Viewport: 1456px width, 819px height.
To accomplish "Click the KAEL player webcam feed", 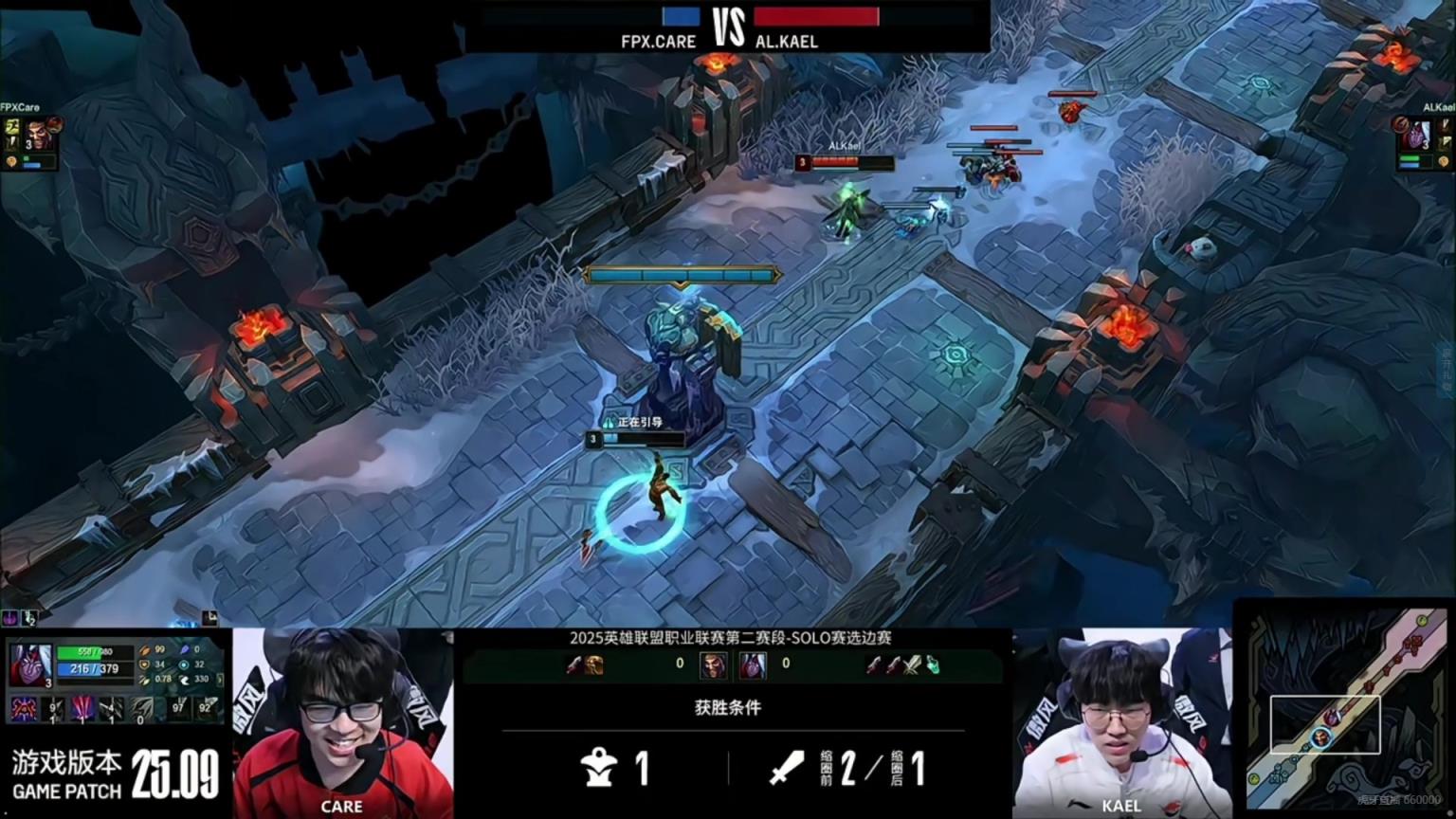I will coord(1121,722).
